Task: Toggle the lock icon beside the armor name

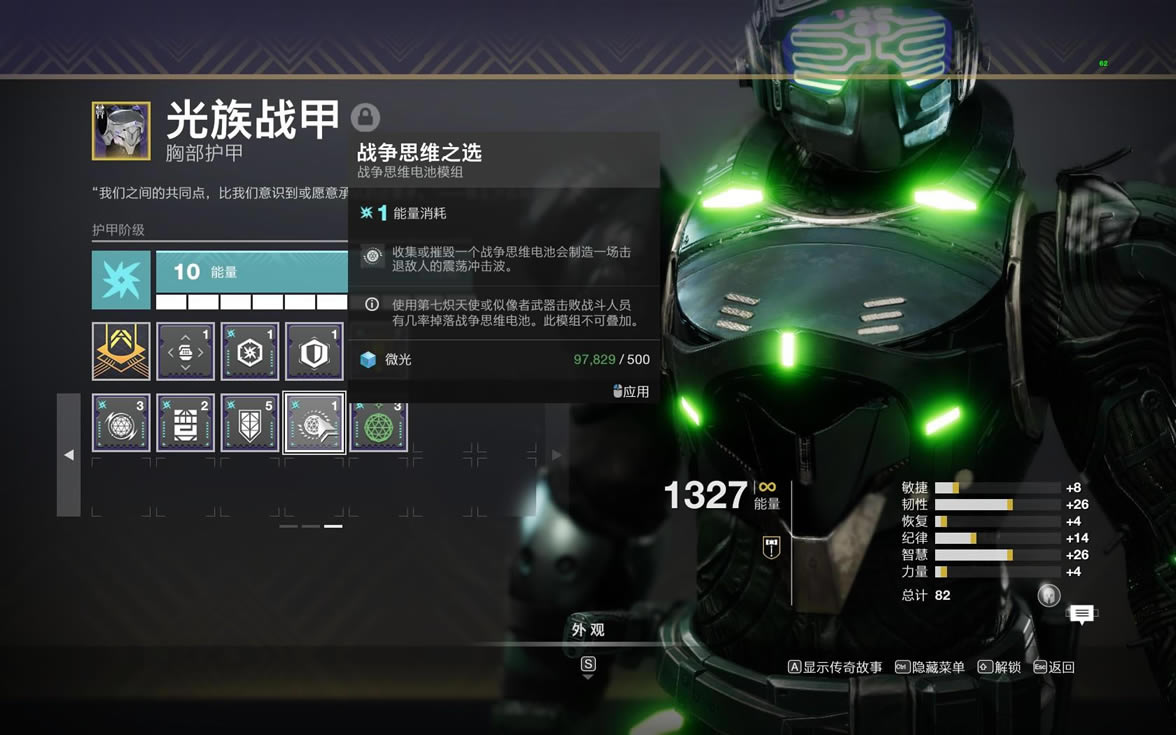Action: pyautogui.click(x=365, y=118)
